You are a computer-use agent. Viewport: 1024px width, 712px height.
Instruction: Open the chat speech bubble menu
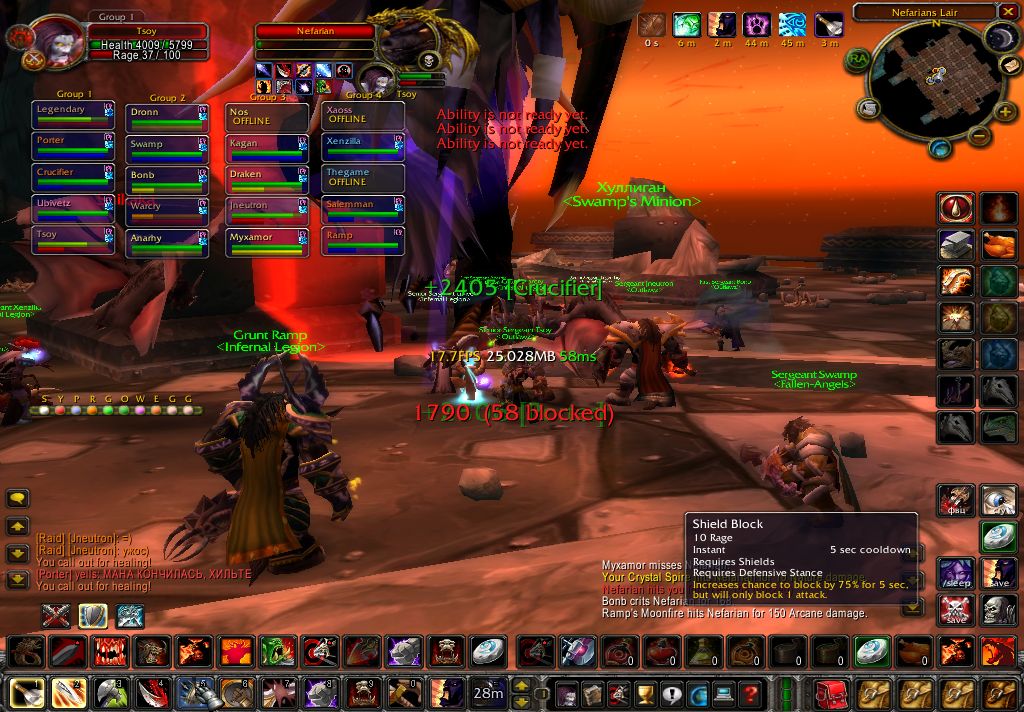coord(18,498)
